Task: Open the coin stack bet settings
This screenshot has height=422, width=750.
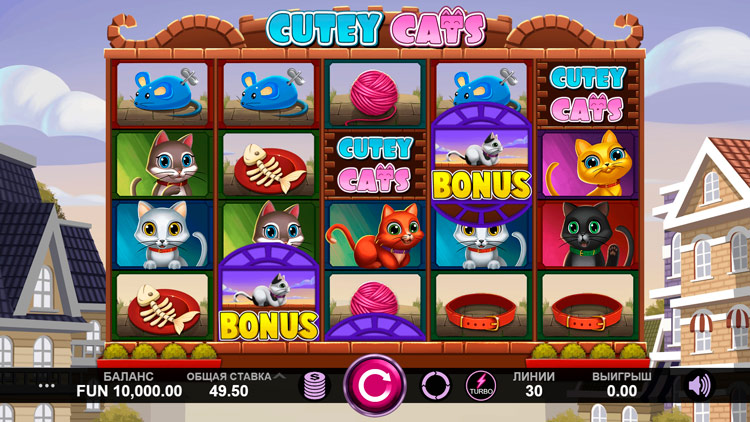Action: click(x=315, y=386)
